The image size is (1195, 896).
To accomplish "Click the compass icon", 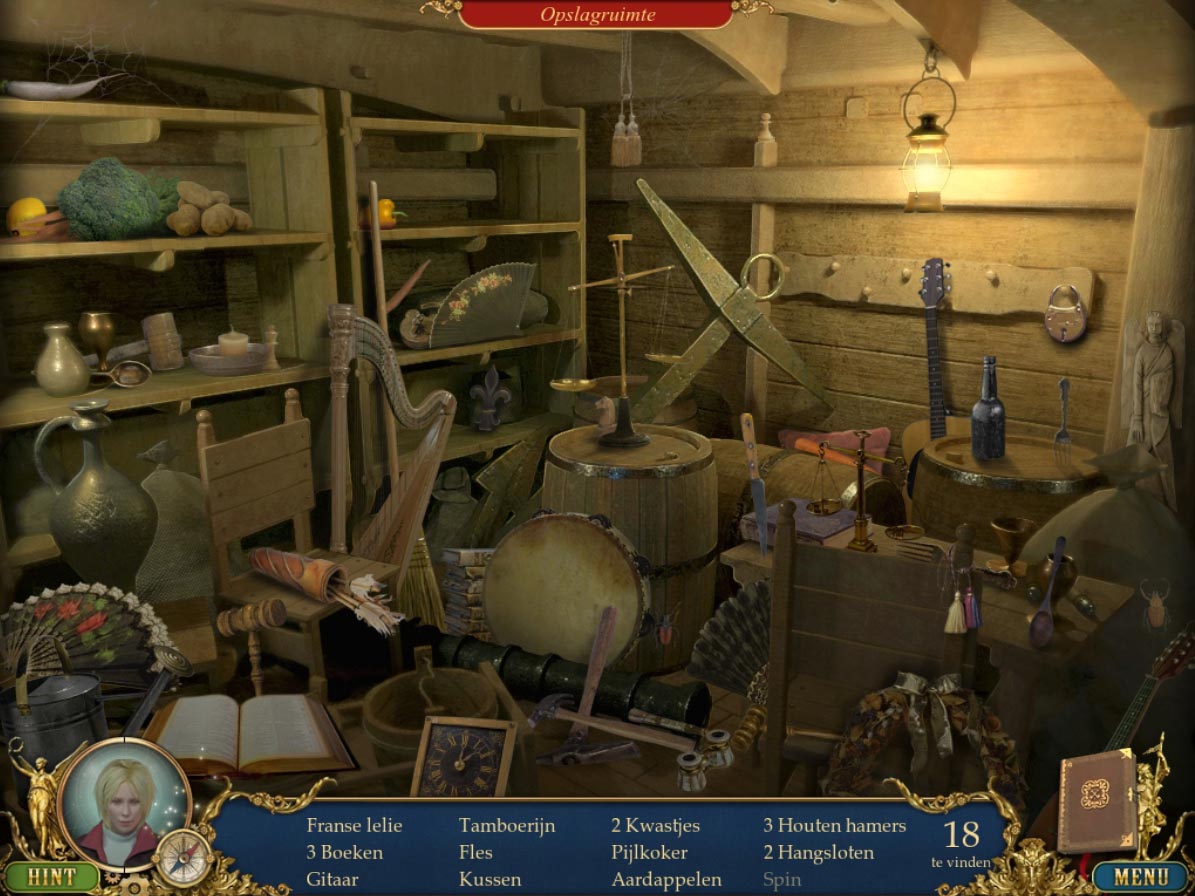I will coord(184,857).
